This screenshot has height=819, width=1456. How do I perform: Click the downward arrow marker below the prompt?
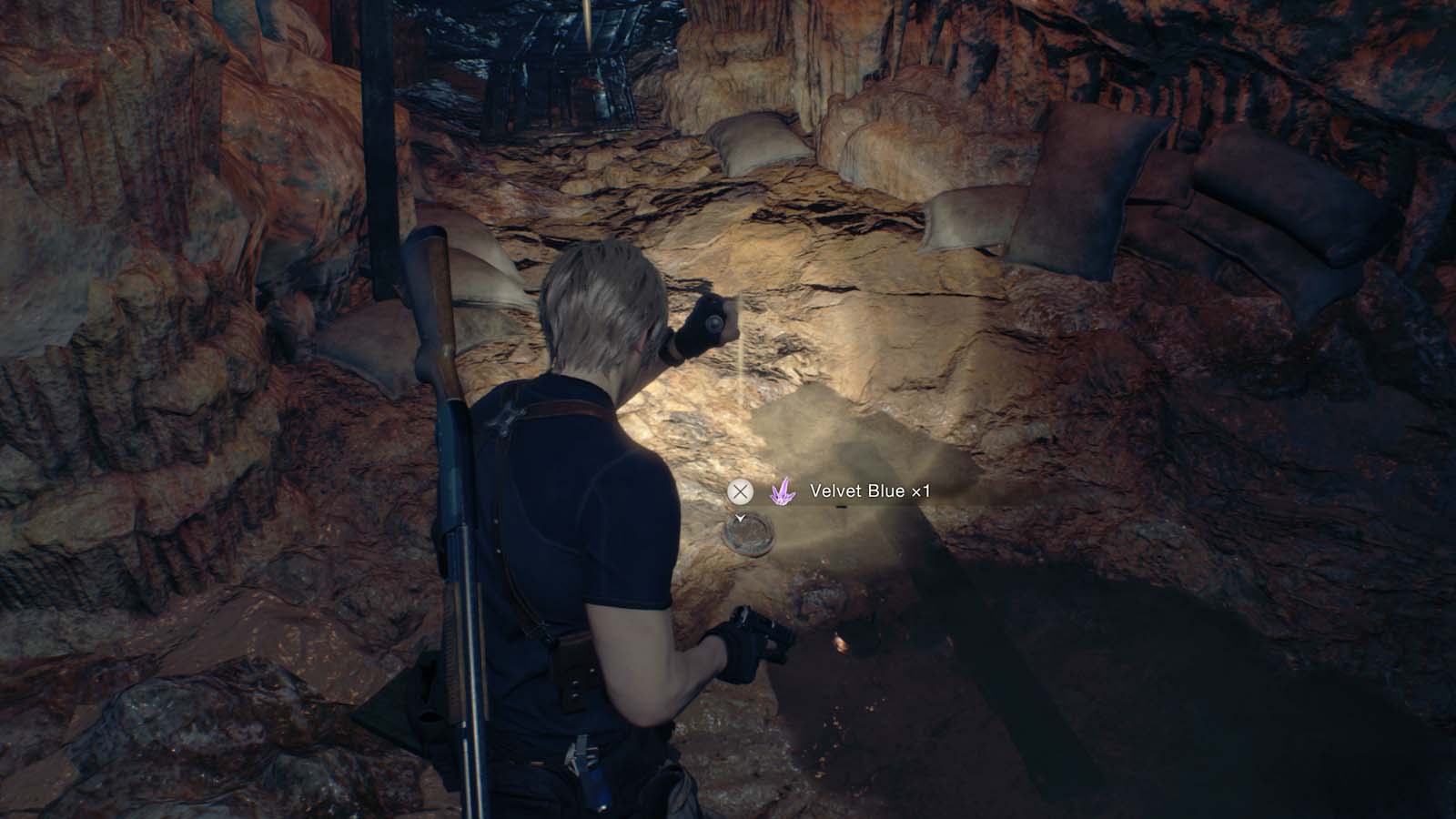click(740, 517)
